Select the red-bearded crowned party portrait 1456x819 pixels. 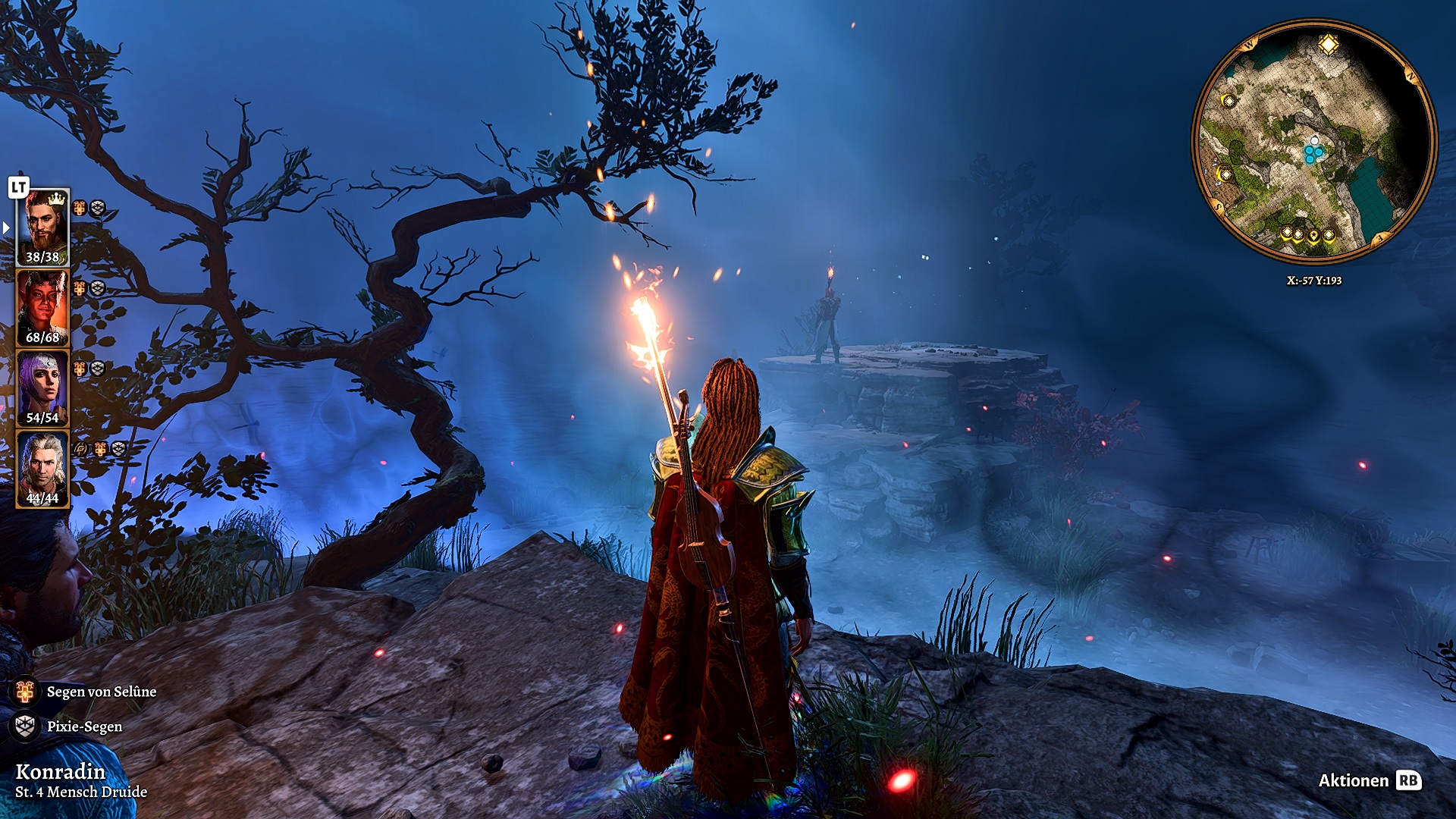click(42, 227)
